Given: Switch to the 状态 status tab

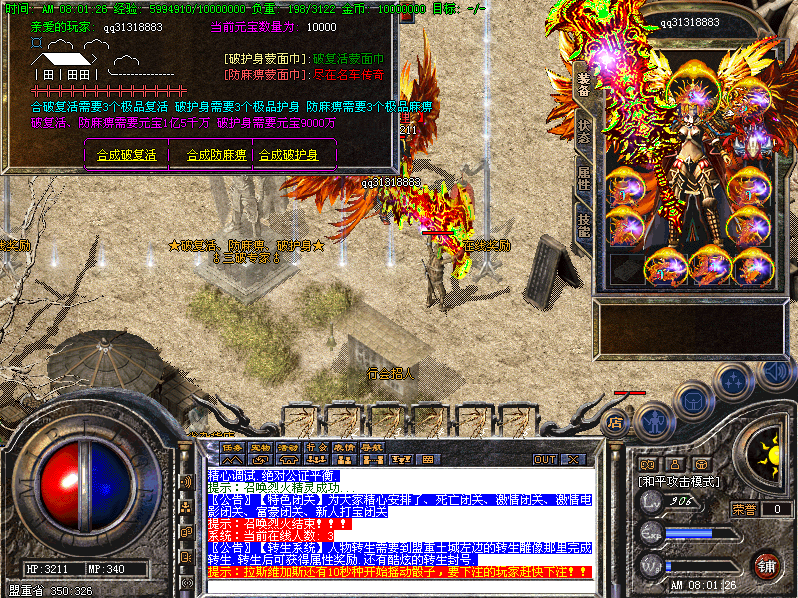Looking at the screenshot, I should click(x=584, y=133).
